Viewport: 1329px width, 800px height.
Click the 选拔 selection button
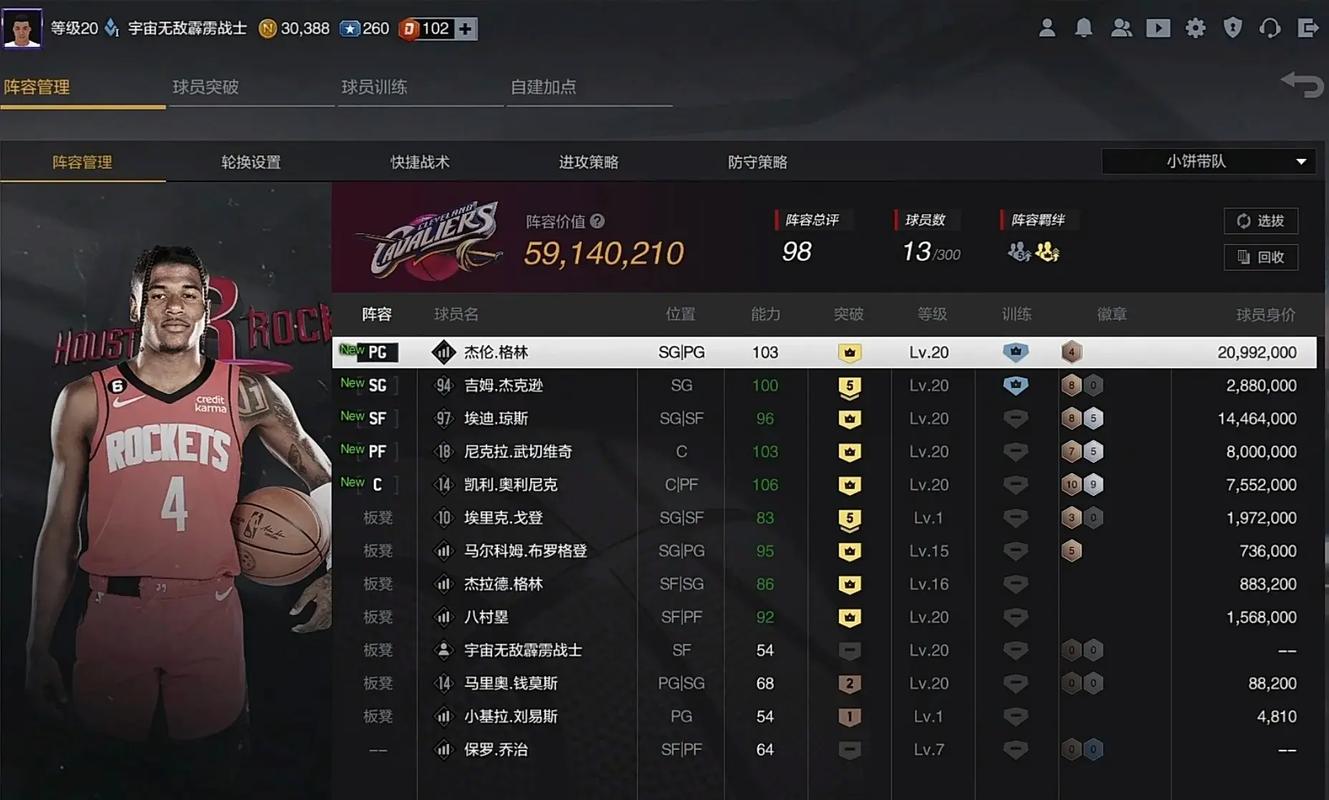click(1261, 221)
